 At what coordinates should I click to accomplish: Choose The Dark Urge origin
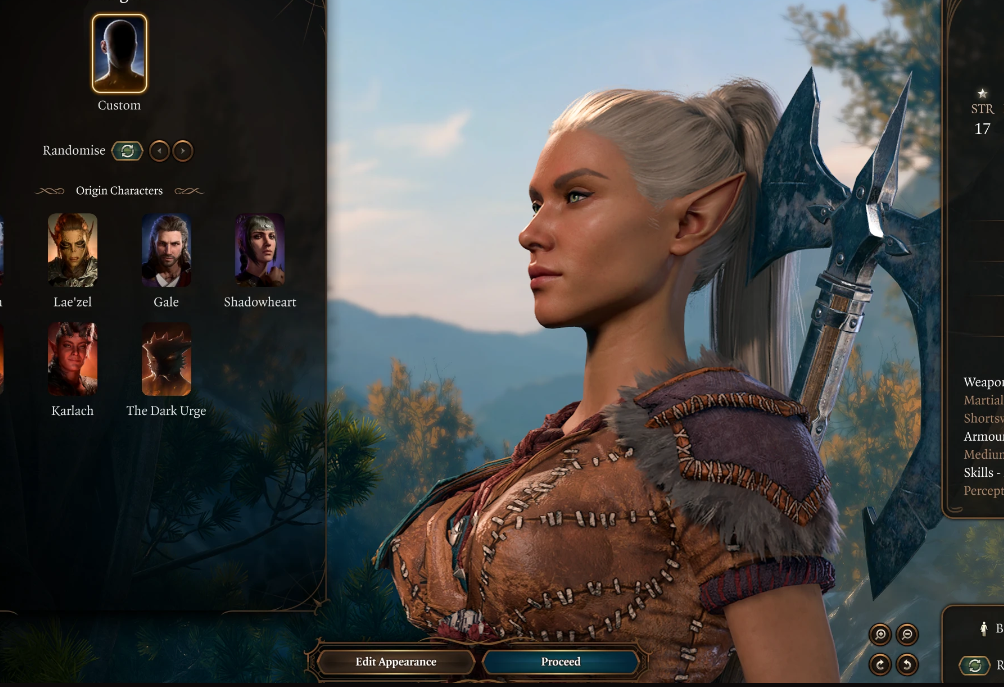point(166,359)
